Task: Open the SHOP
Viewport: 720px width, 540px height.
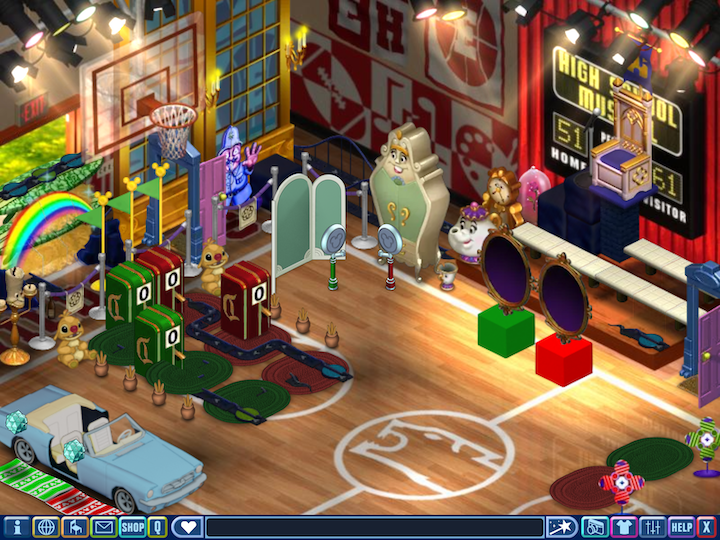Action: pos(133,527)
